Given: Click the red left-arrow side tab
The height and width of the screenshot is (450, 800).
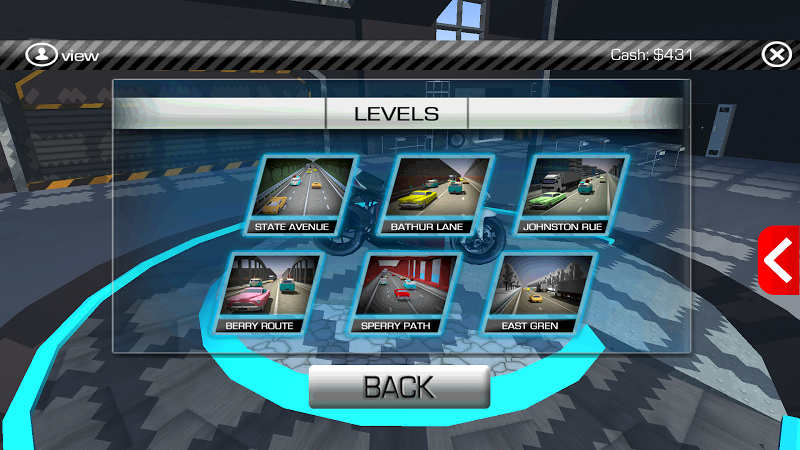Looking at the screenshot, I should [779, 261].
